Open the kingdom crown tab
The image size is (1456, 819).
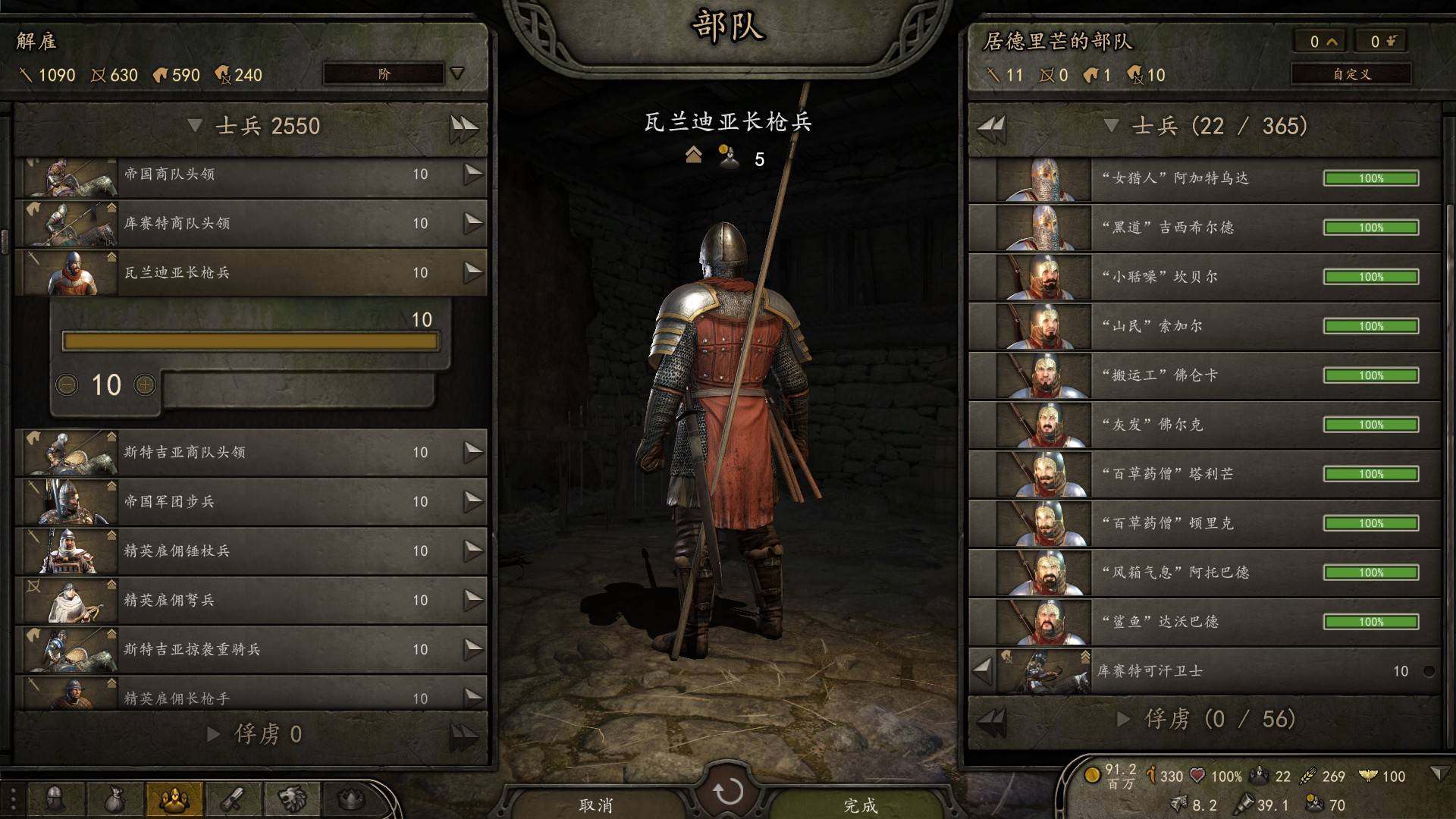(x=350, y=799)
